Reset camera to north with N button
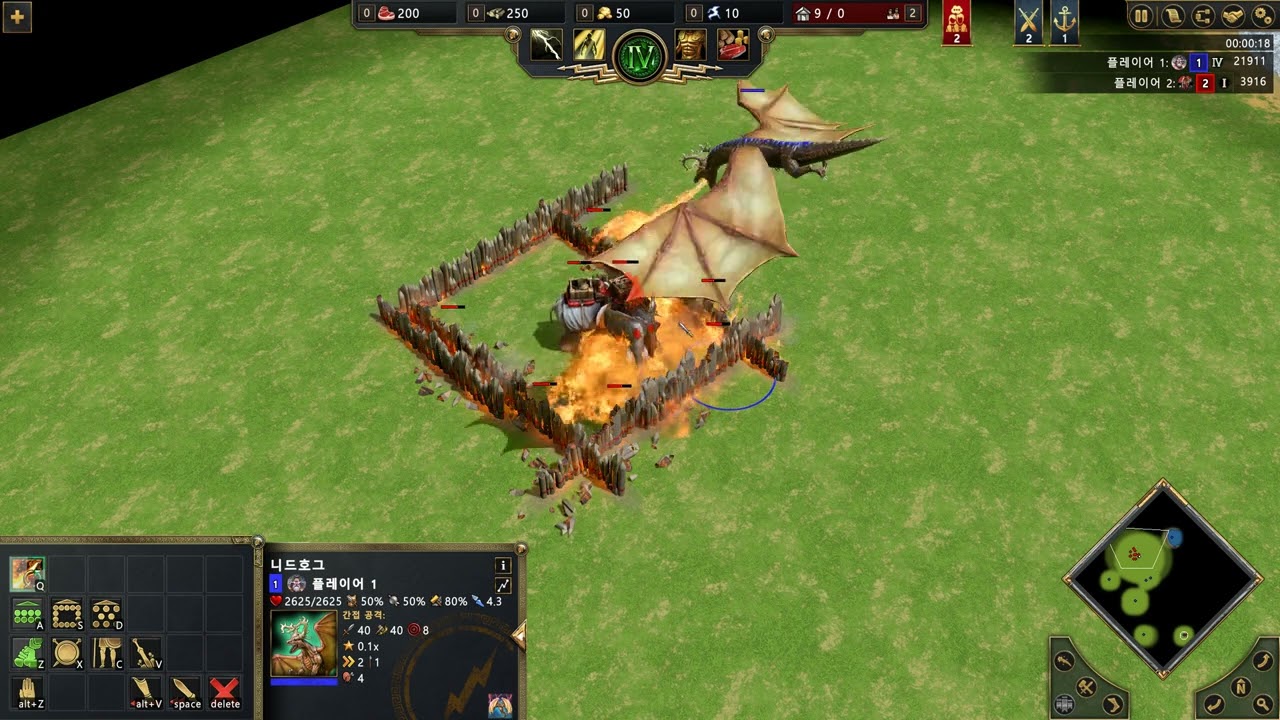1280x720 pixels. (1240, 687)
